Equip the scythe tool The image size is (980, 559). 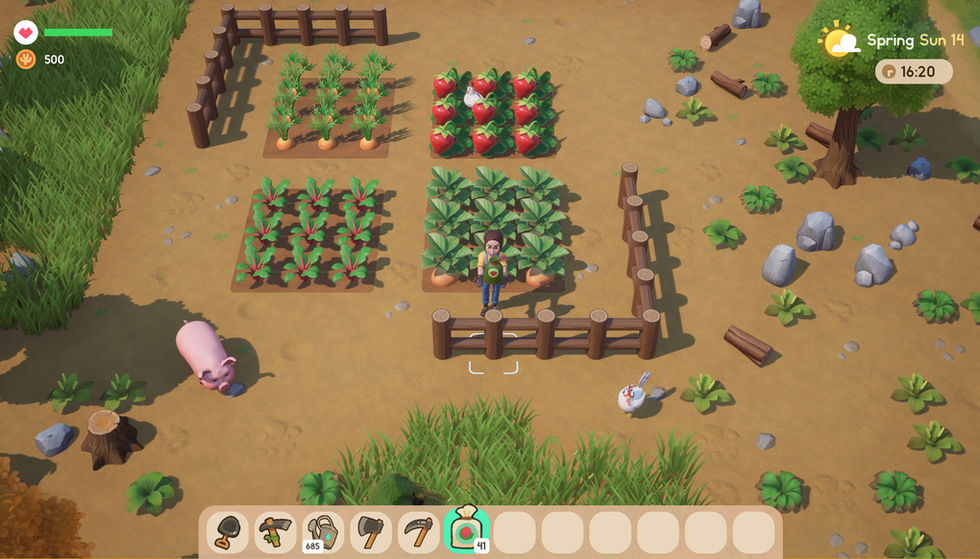(x=418, y=531)
